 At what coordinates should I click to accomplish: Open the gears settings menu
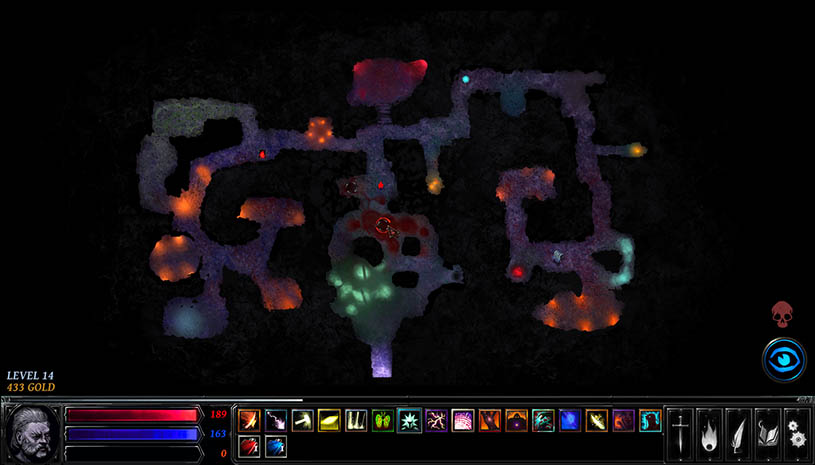(797, 434)
